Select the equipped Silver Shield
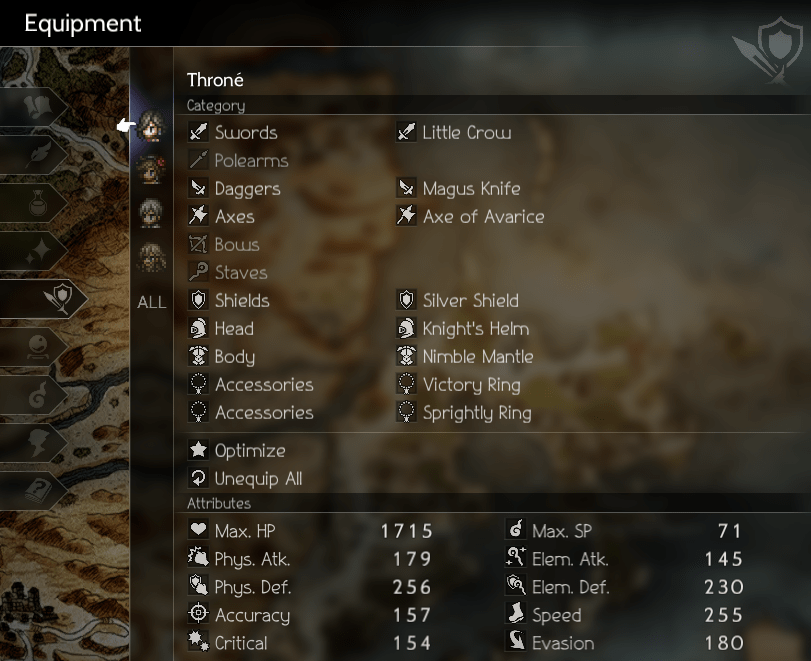The height and width of the screenshot is (661, 811). [471, 301]
